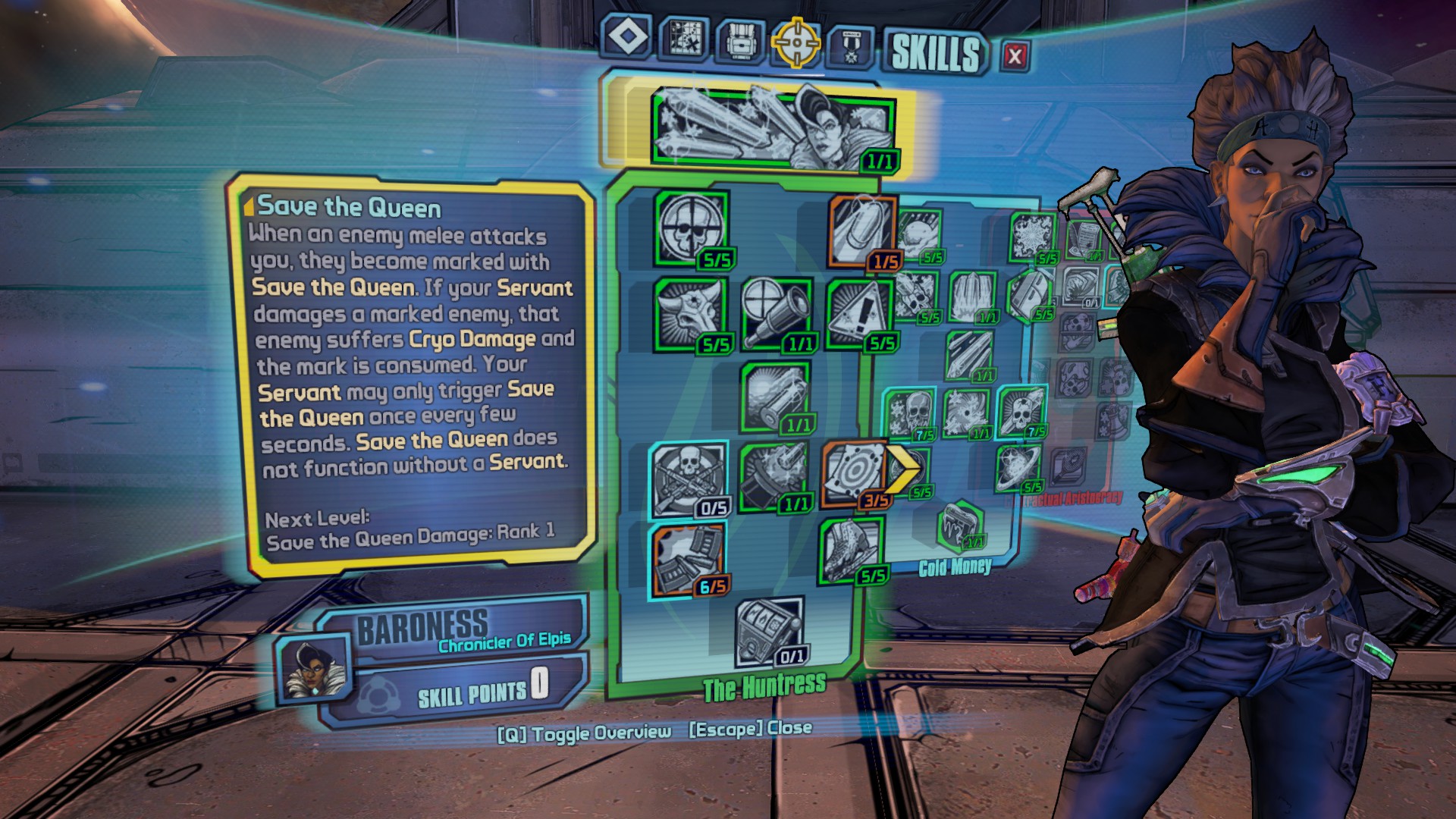Image resolution: width=1456 pixels, height=819 pixels.
Task: Open the Badass rank medal tab
Action: tap(851, 44)
